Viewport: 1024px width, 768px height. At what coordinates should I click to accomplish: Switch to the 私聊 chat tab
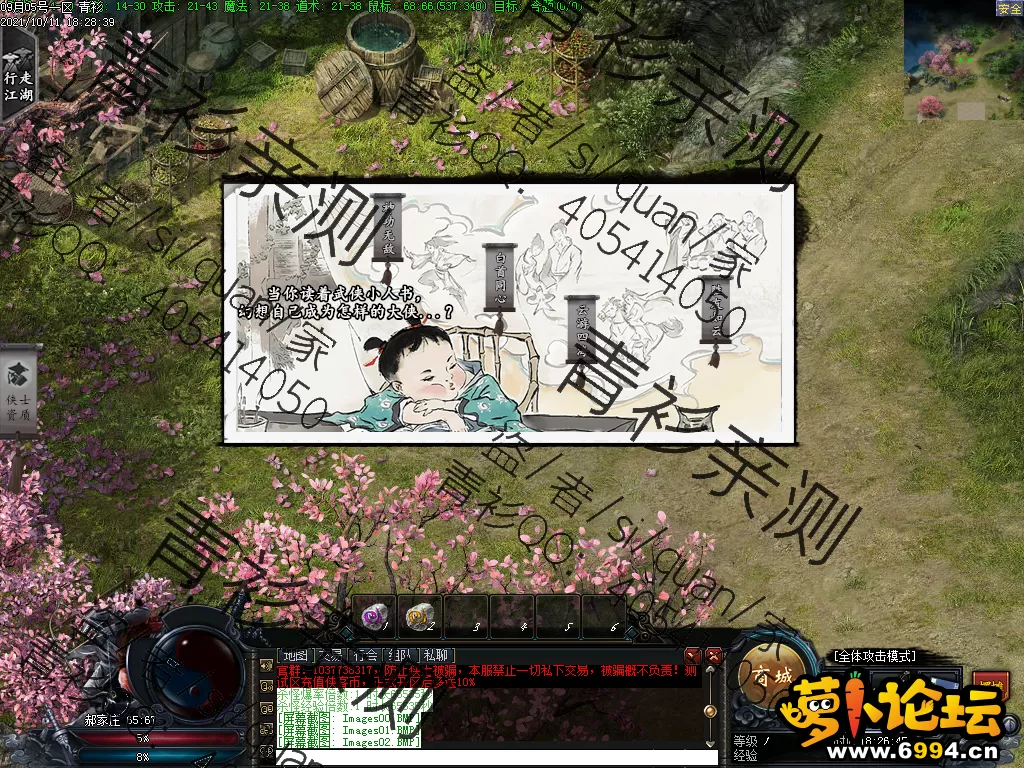coord(435,656)
